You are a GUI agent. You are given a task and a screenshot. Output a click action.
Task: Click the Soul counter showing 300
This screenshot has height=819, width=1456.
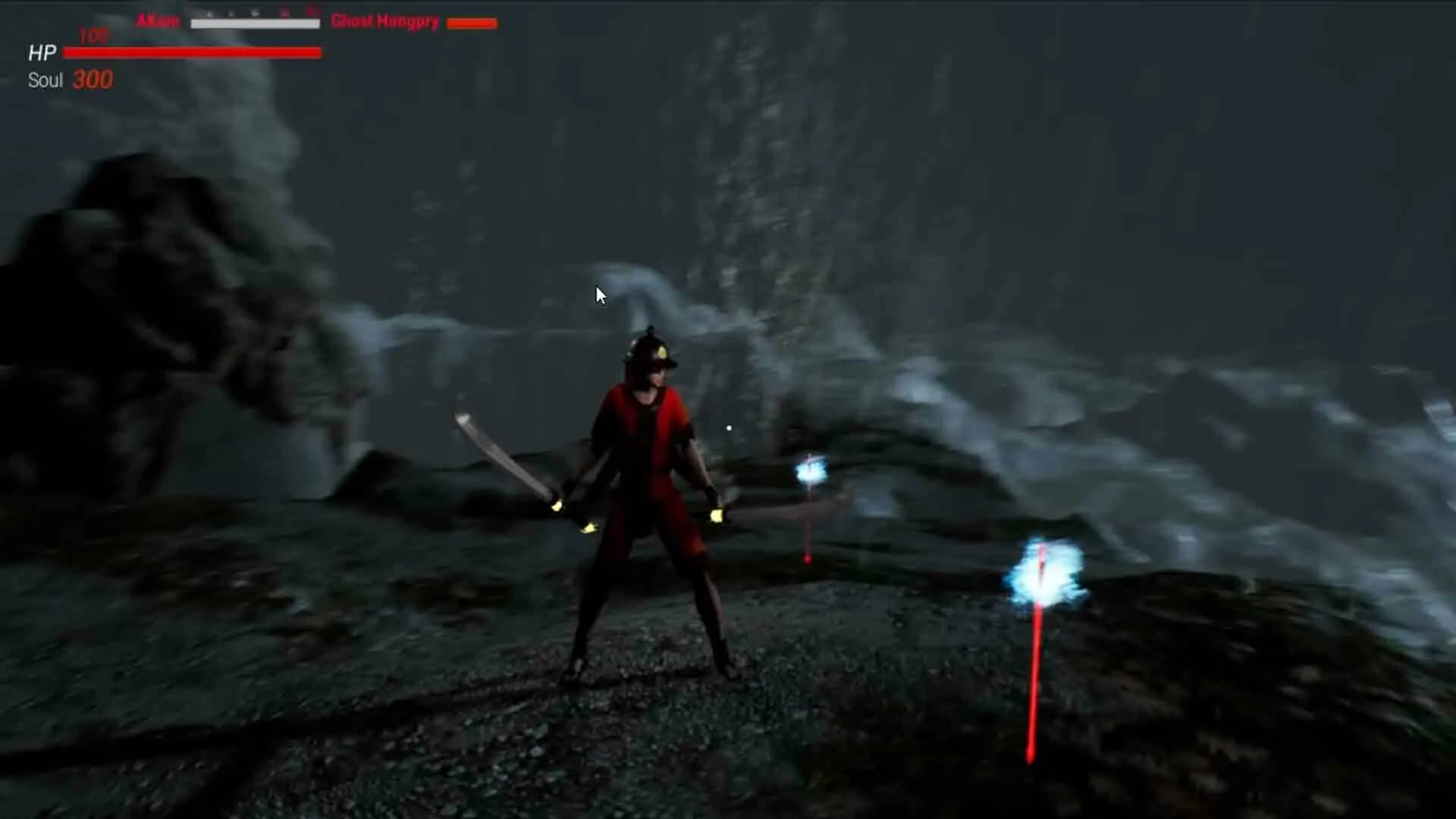pyautogui.click(x=93, y=80)
